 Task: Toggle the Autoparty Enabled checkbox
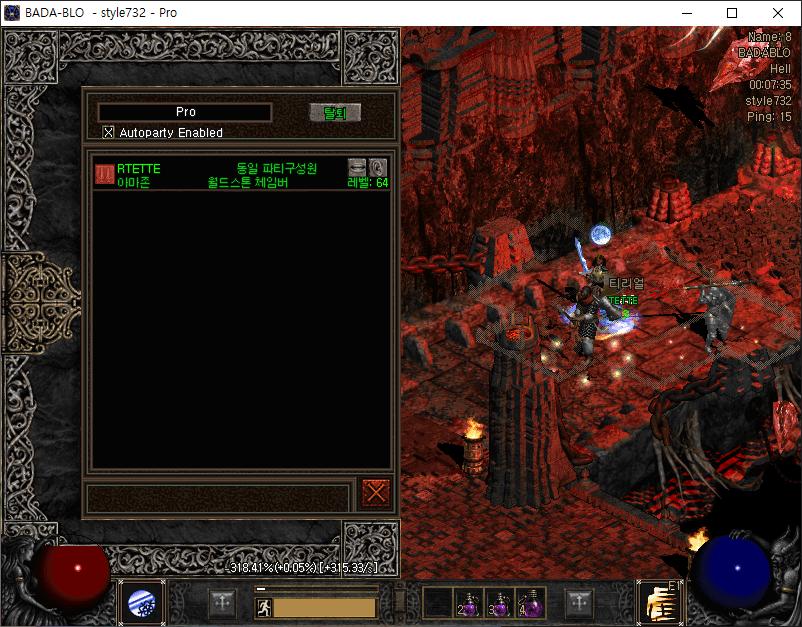pos(109,132)
